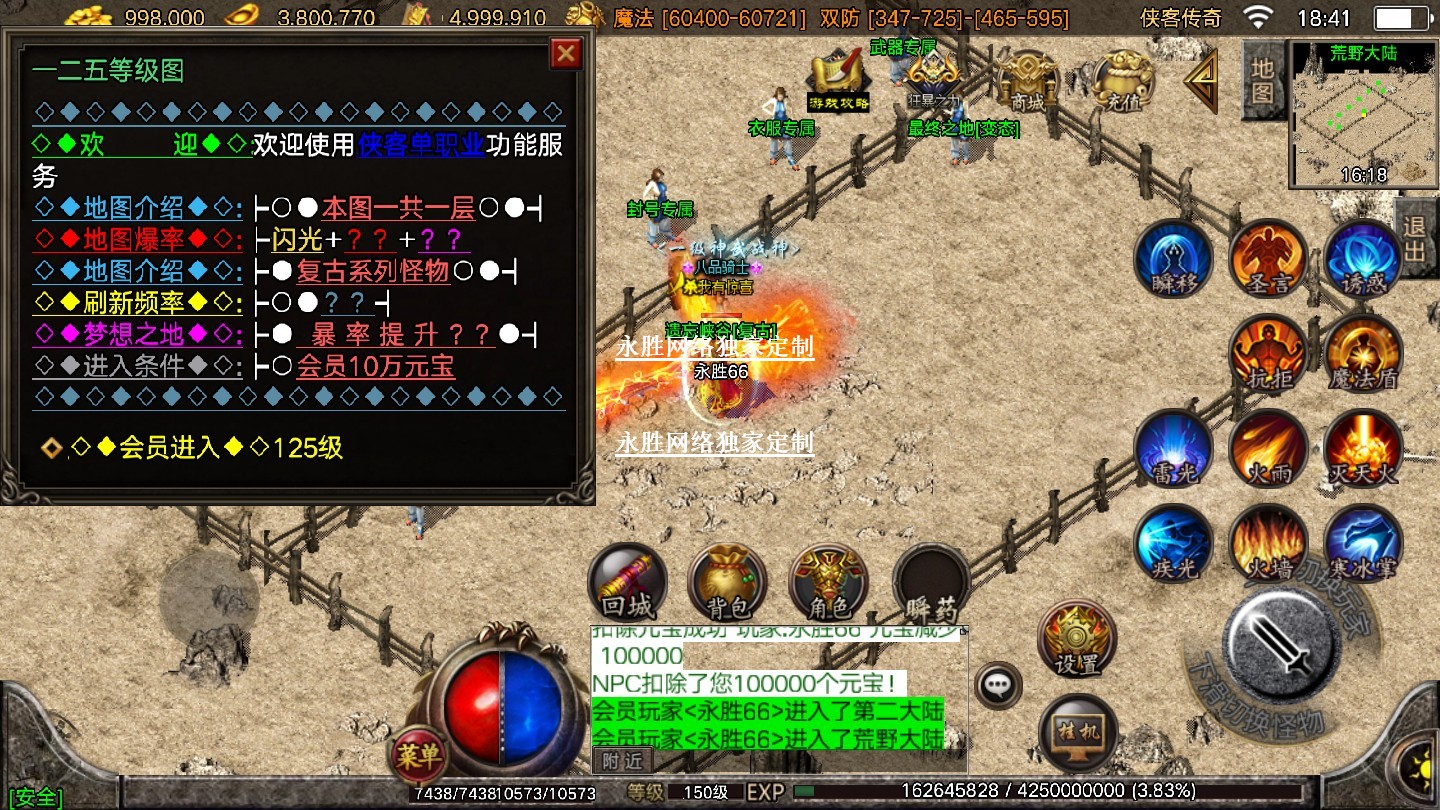Tap the 退出 exit button

click(x=1416, y=237)
